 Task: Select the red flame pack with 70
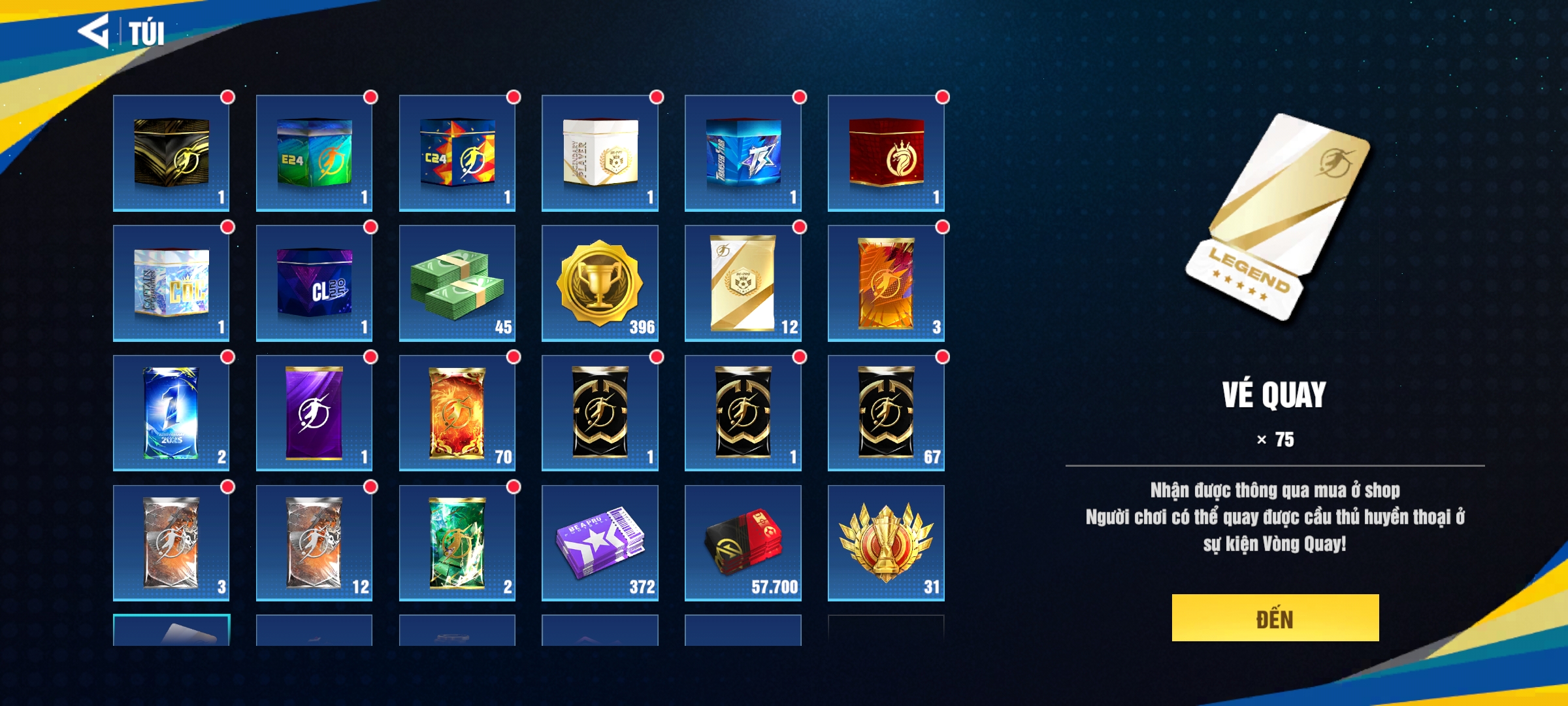pyautogui.click(x=457, y=412)
